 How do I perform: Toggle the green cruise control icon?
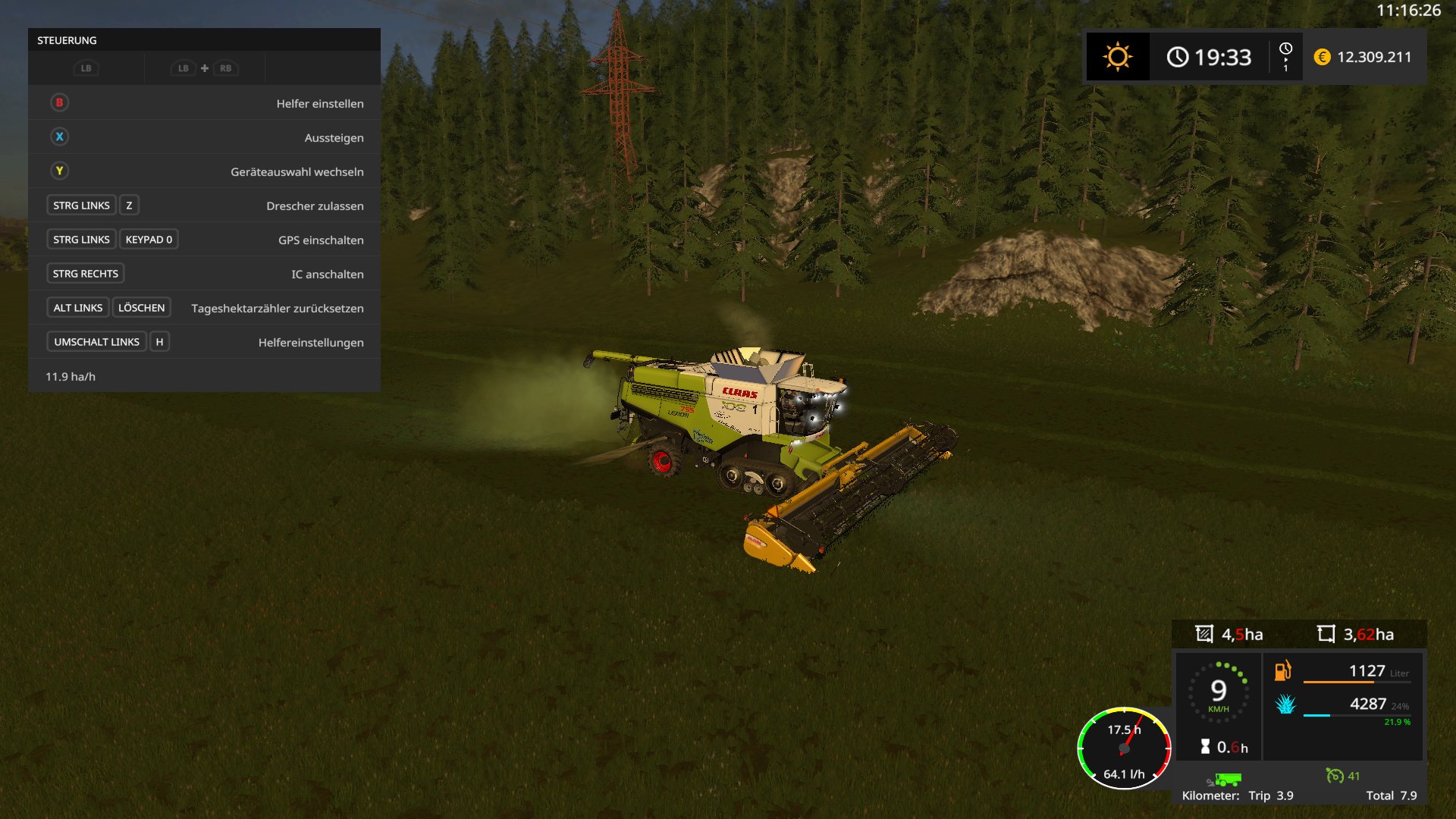1334,775
